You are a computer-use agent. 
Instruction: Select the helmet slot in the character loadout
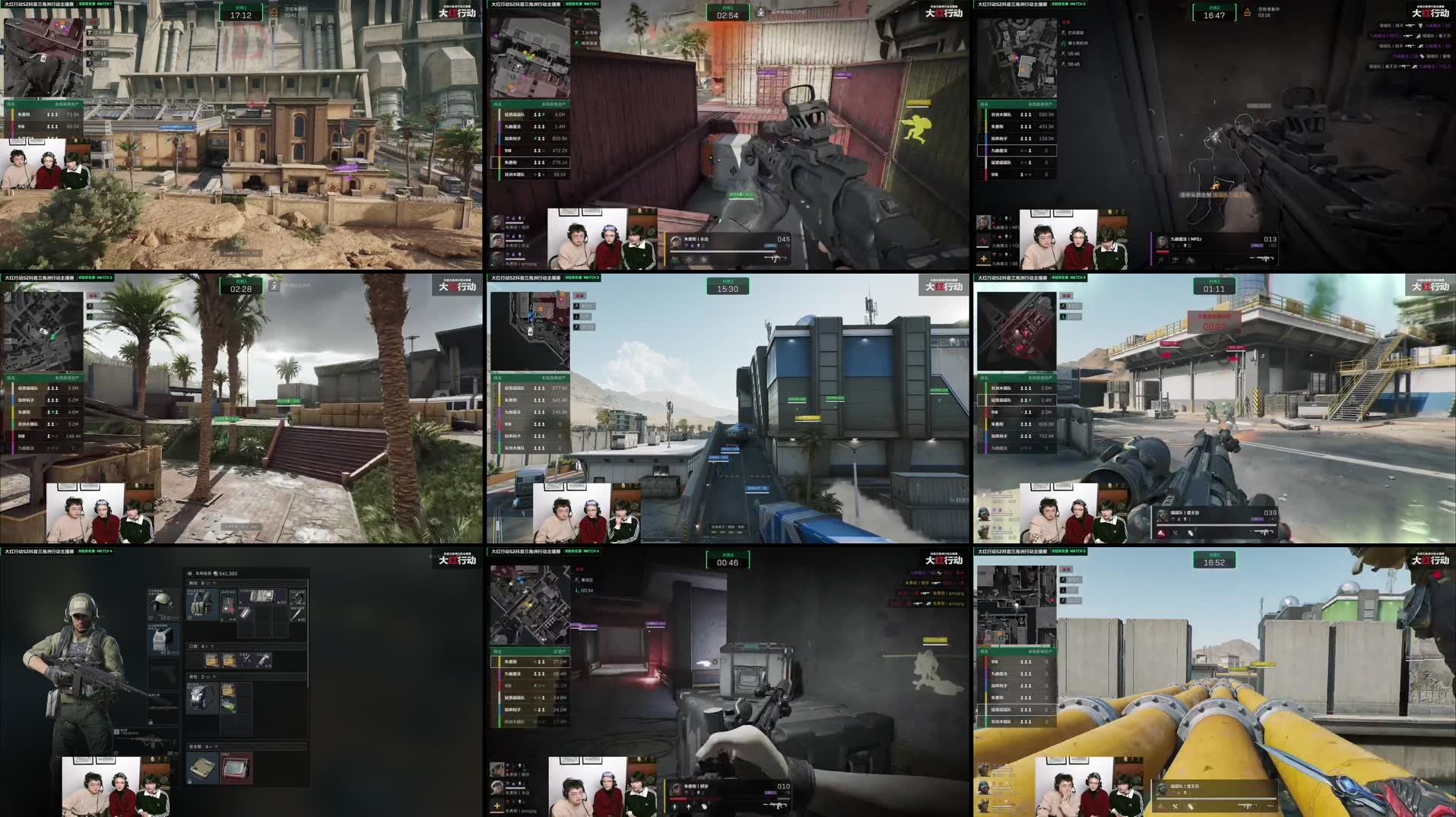pyautogui.click(x=161, y=603)
